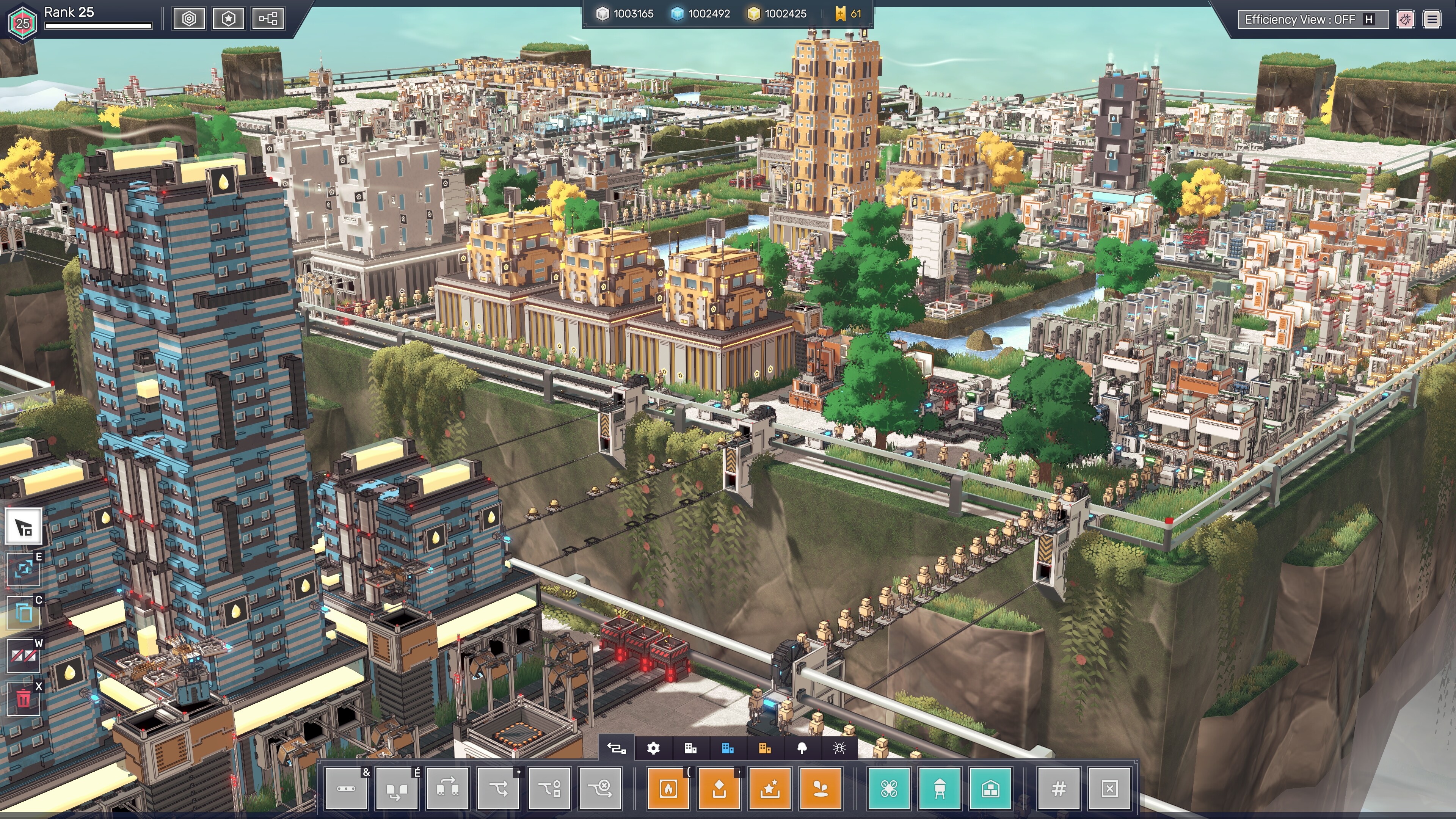This screenshot has height=819, width=1456.
Task: Select the teal drone build item
Action: (889, 789)
